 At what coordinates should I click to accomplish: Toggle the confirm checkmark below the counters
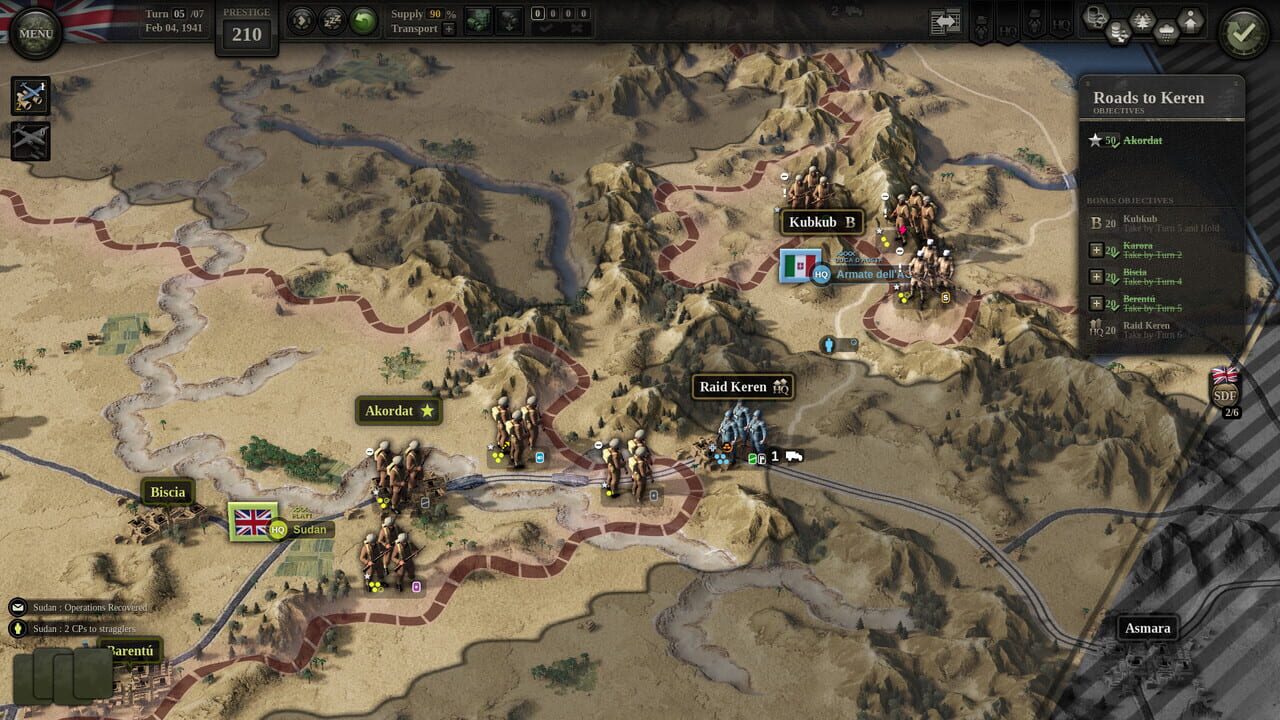click(x=547, y=28)
